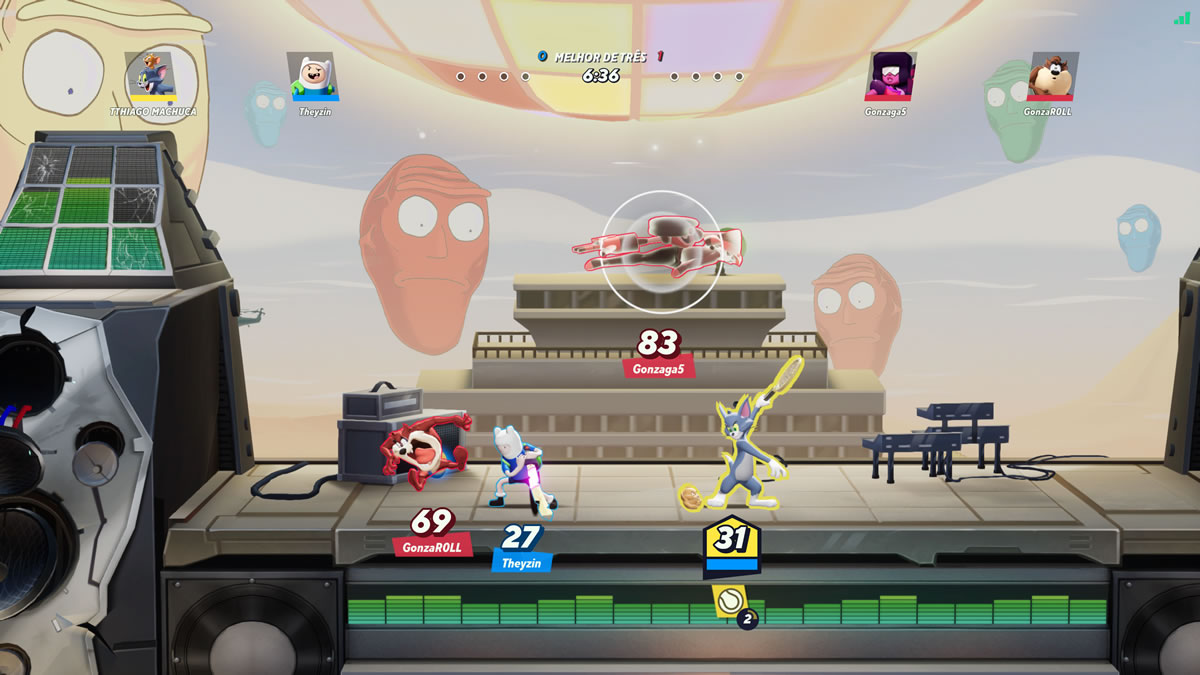
Task: Click Theyzin's Finn player portrait
Action: click(x=311, y=75)
